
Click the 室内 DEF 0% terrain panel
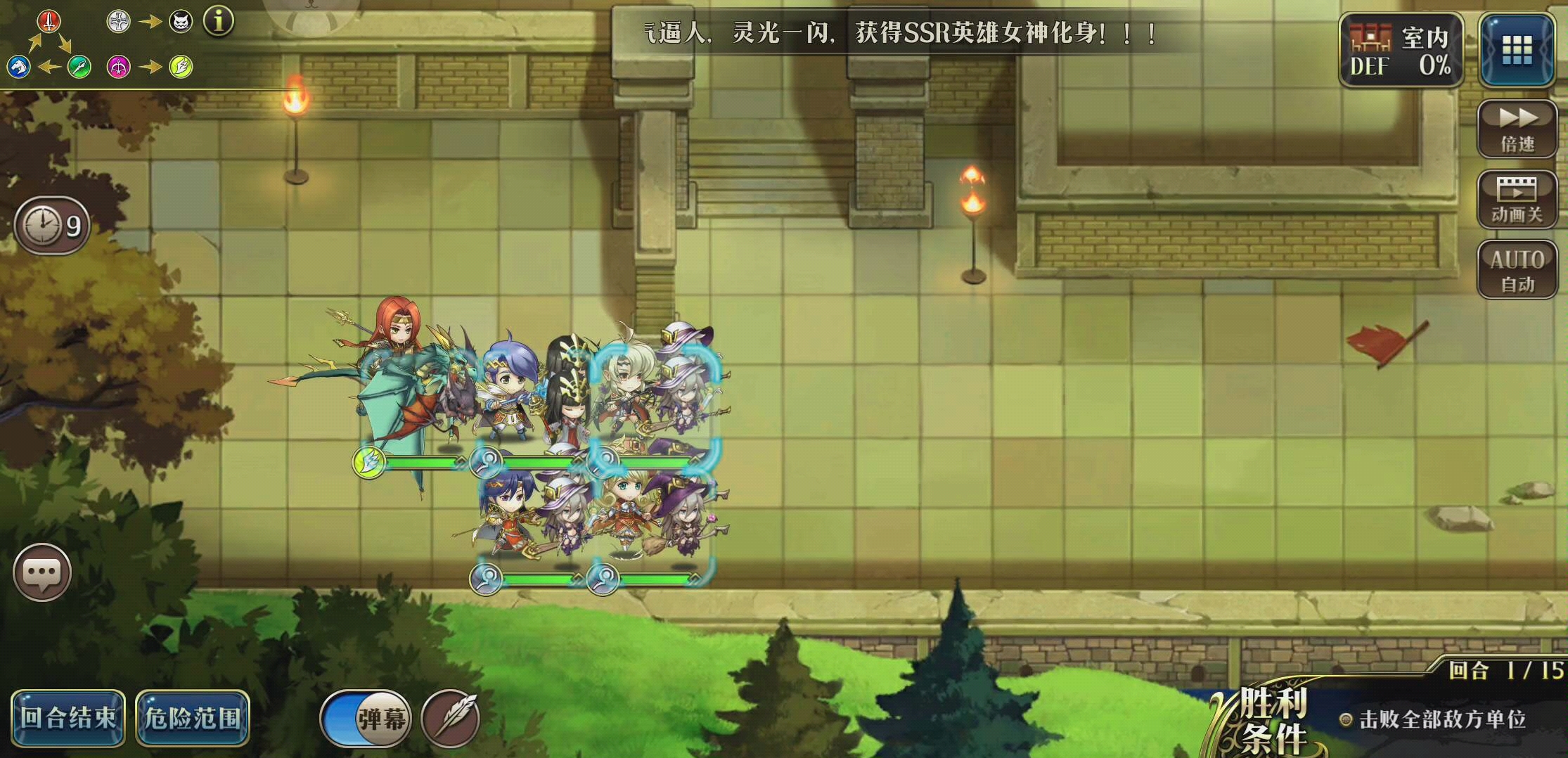click(x=1401, y=49)
